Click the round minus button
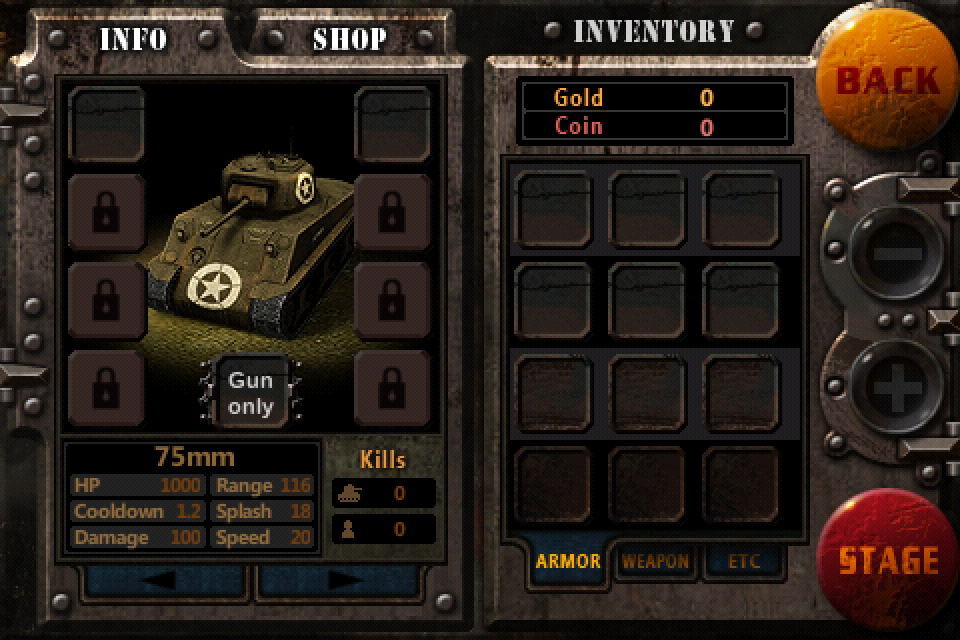 [890, 253]
